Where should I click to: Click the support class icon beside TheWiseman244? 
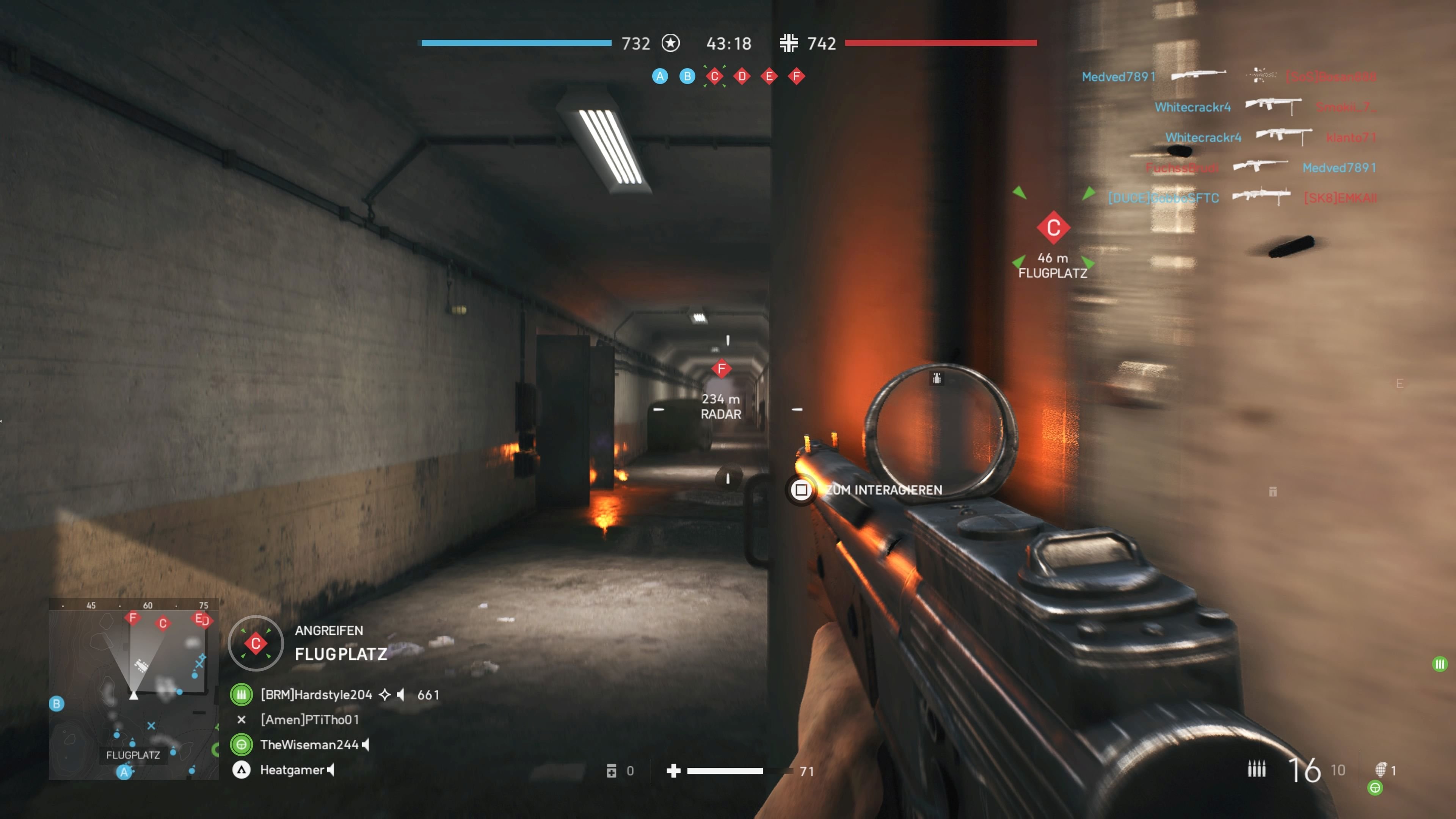coord(242,744)
